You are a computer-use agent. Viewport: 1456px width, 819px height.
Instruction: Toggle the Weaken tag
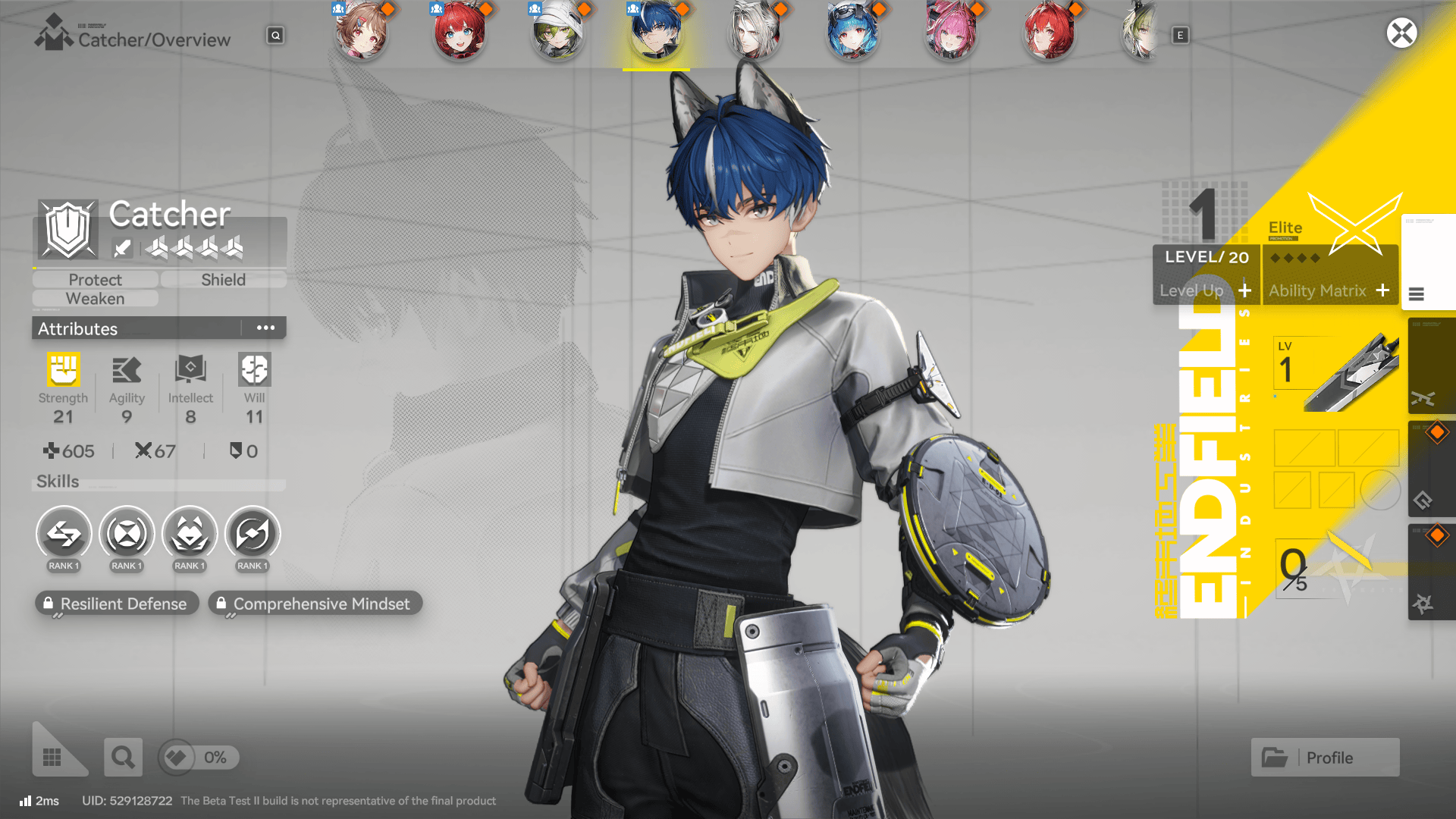coord(94,299)
